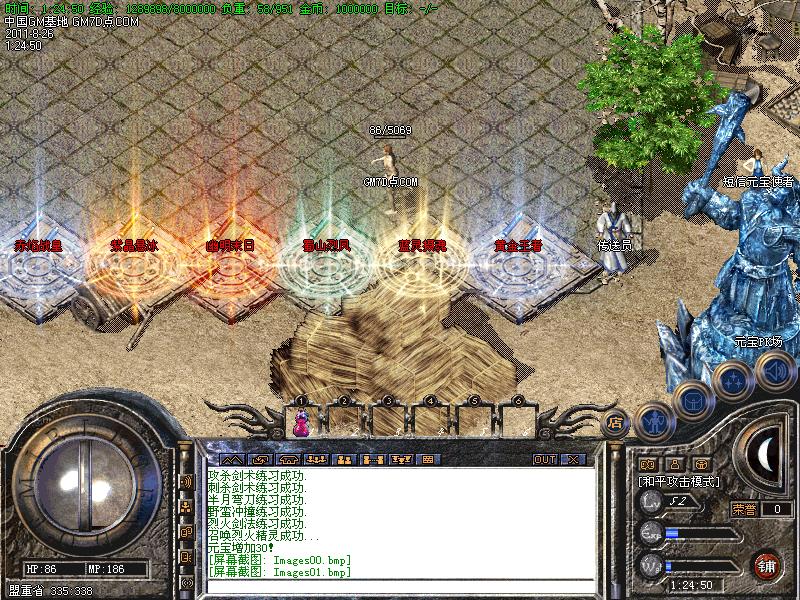
Task: Click the screenshot Images01.bmp chat line
Action: point(280,572)
